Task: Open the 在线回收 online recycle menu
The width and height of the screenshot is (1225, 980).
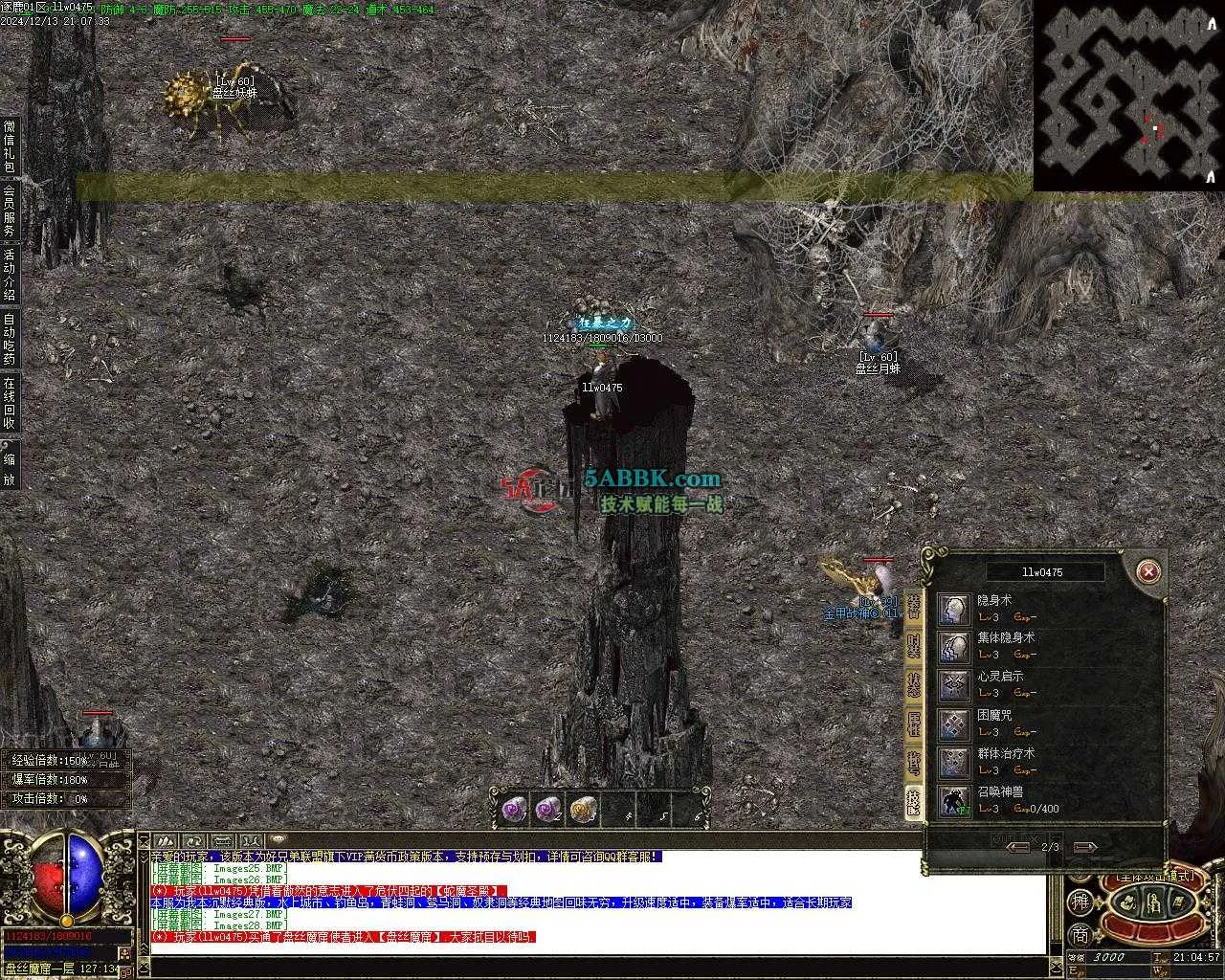Action: point(10,403)
